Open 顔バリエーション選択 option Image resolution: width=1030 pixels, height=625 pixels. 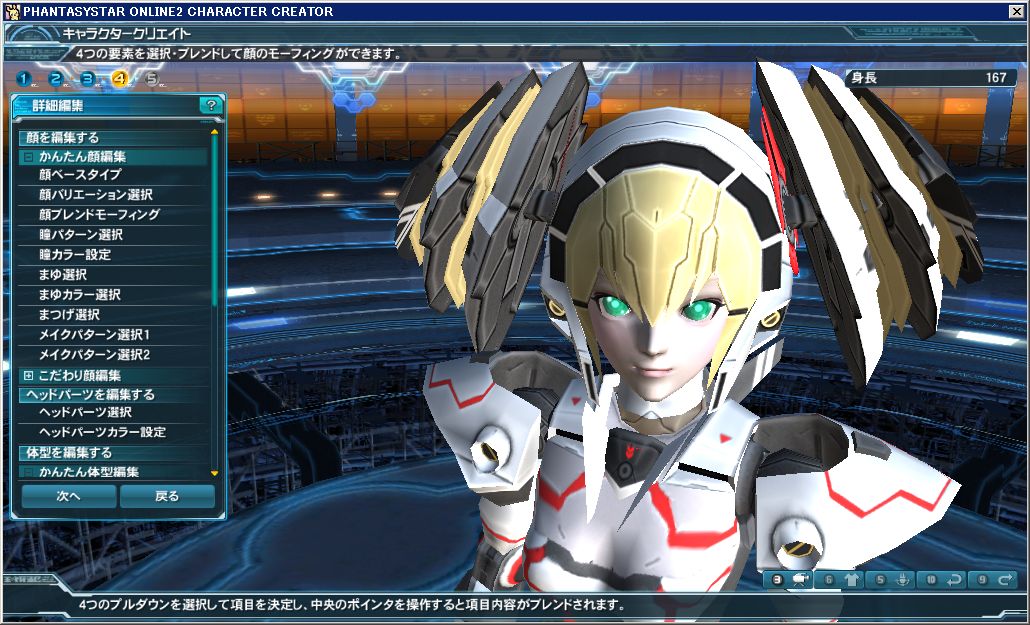point(95,195)
